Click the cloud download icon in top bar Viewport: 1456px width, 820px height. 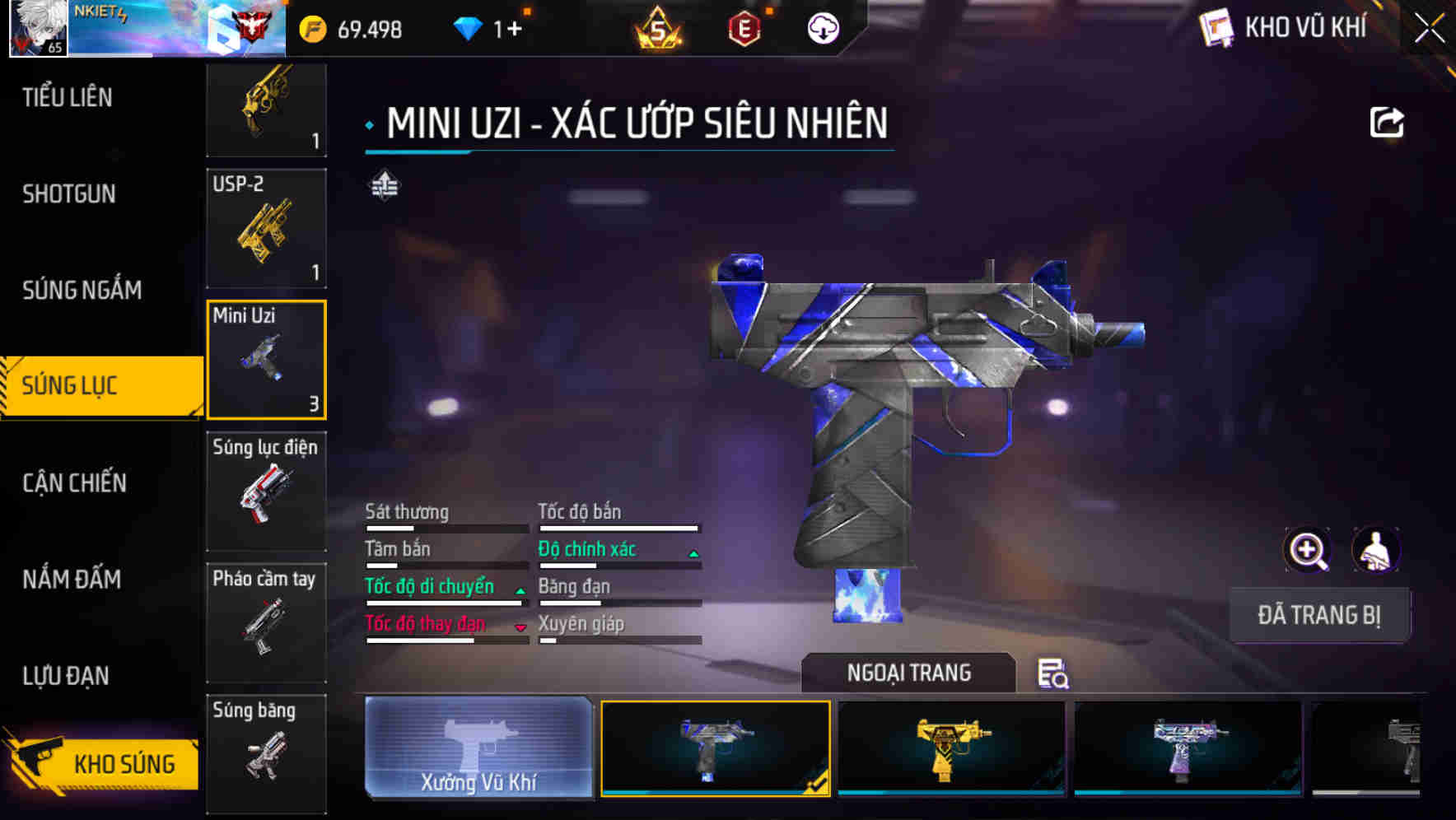tap(824, 30)
